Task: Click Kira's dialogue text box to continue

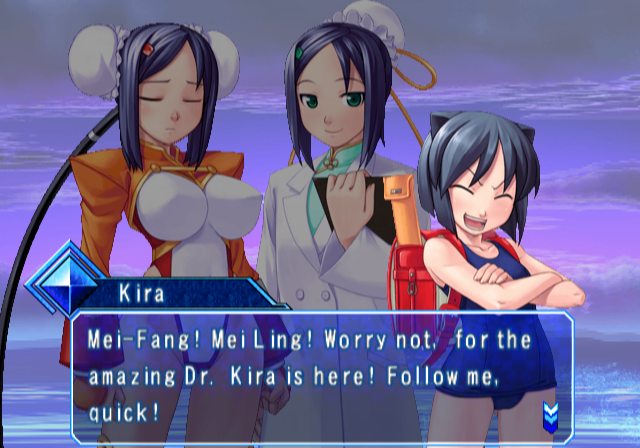Action: (x=320, y=375)
